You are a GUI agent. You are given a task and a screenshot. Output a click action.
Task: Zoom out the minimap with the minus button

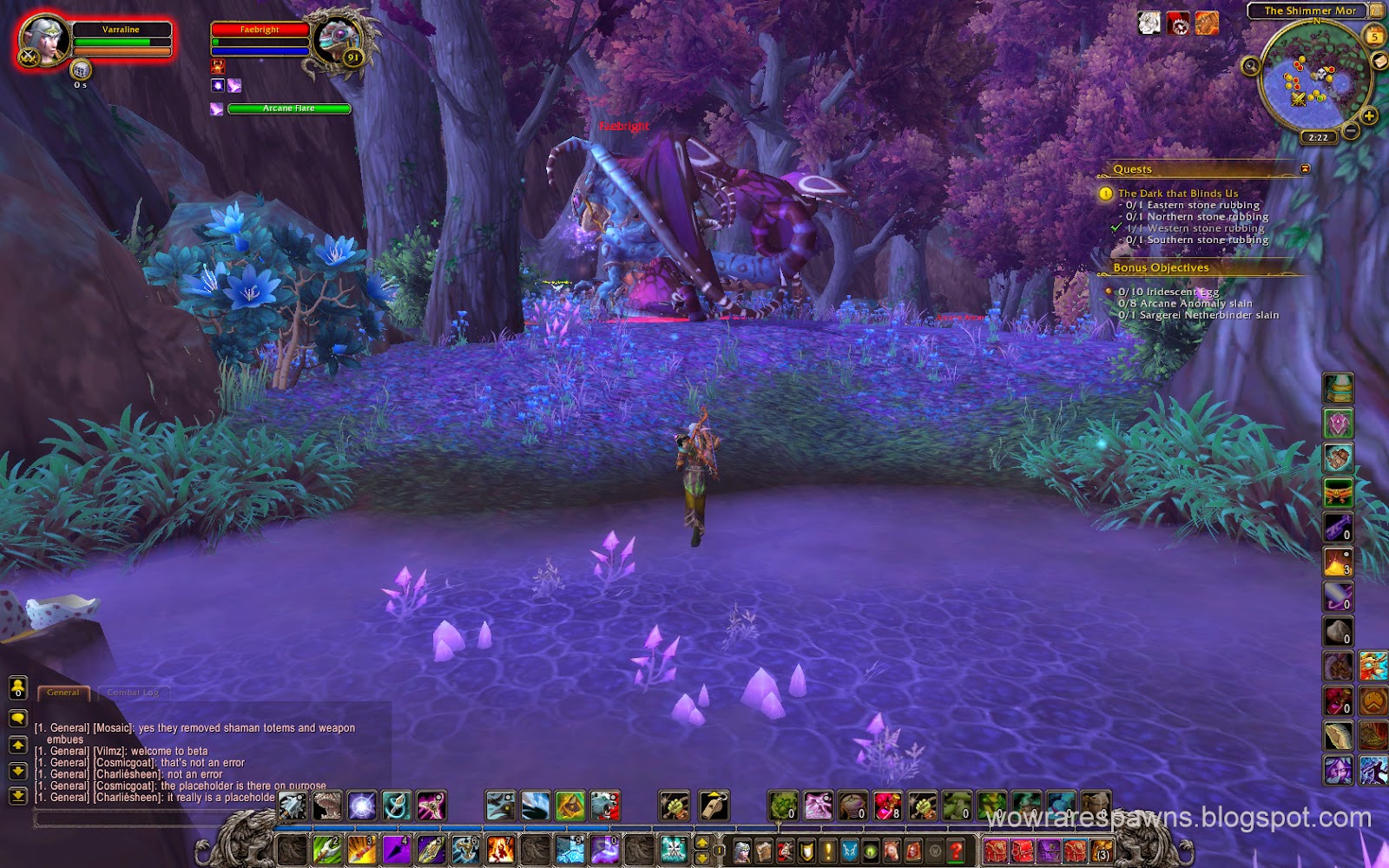[1351, 131]
